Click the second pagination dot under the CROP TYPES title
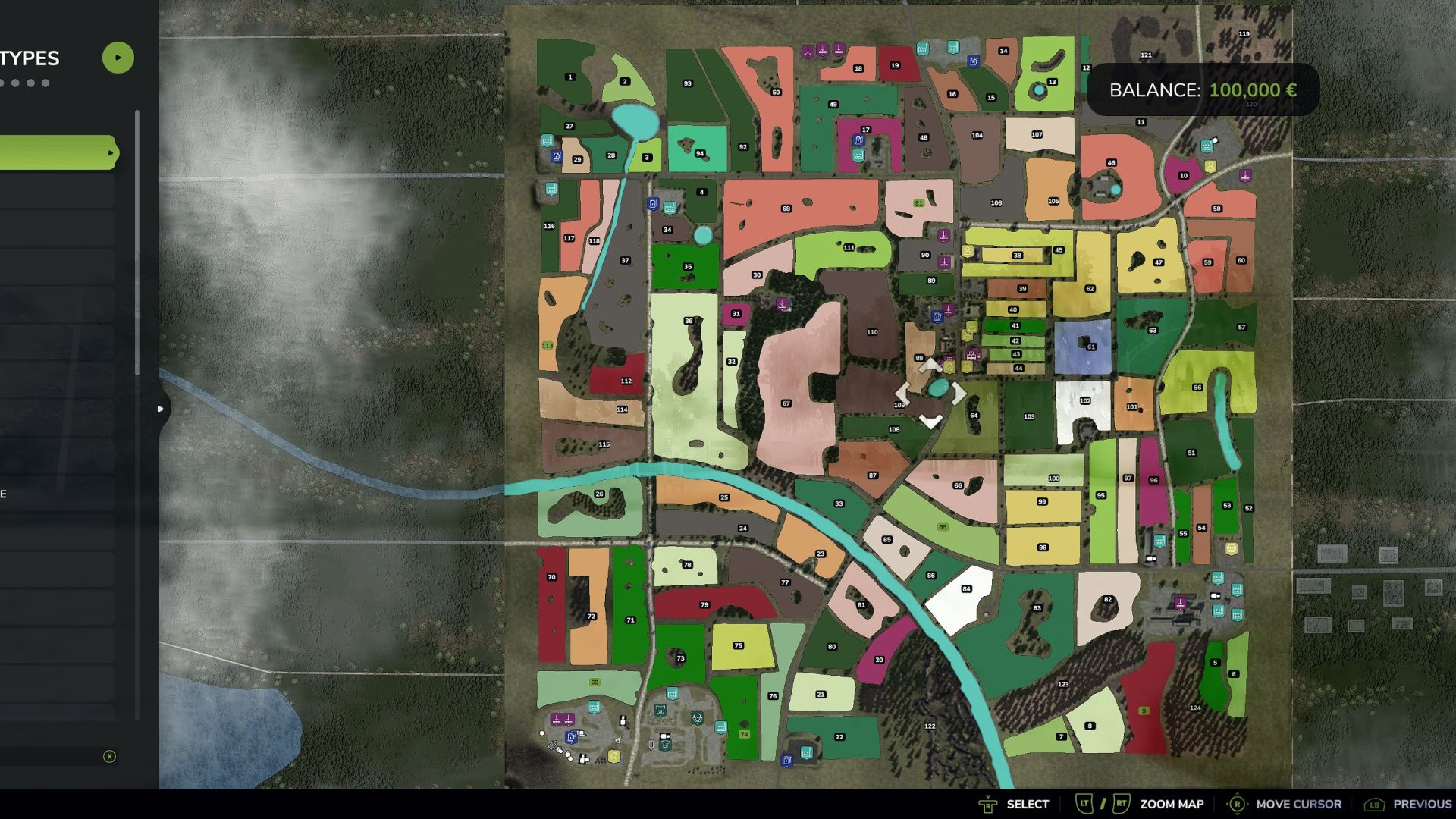 coord(15,83)
